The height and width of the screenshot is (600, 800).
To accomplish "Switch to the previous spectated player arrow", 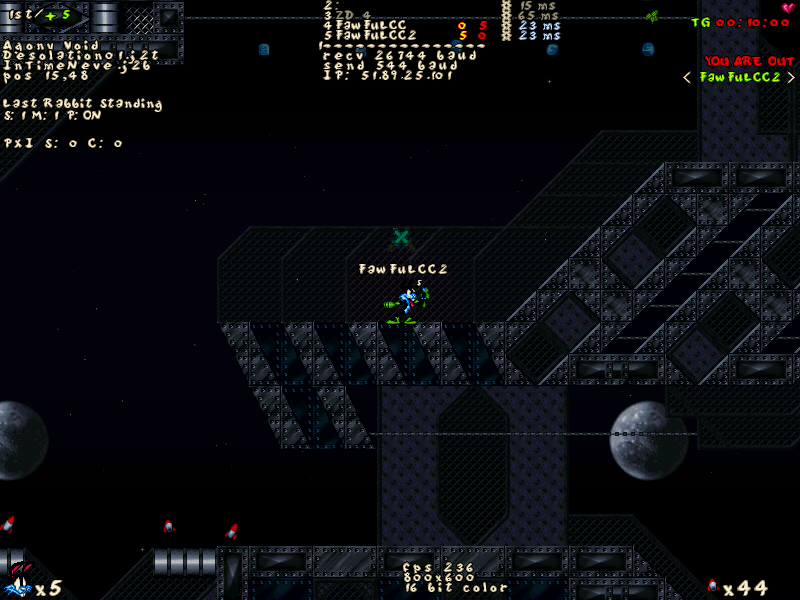I will pos(687,78).
